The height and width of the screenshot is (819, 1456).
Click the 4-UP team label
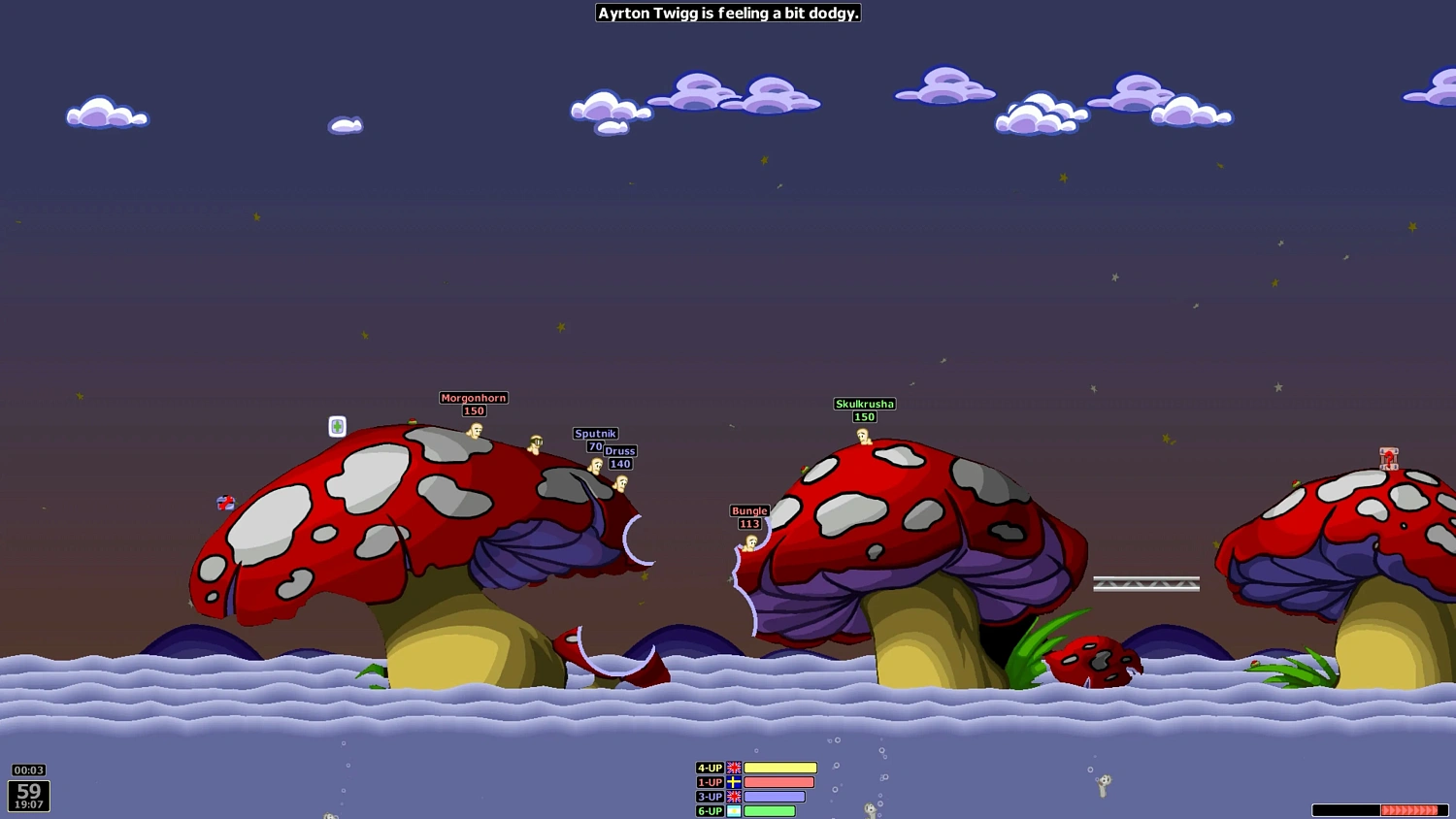click(710, 768)
